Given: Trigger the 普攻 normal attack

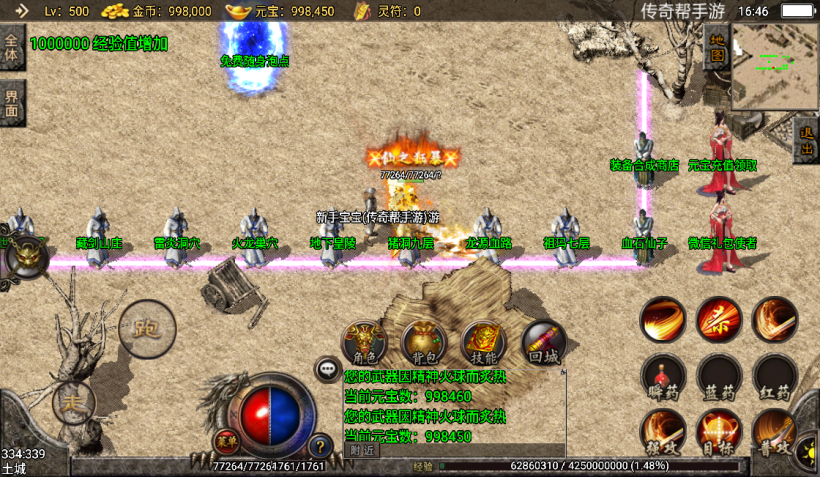Looking at the screenshot, I should click(x=775, y=431).
